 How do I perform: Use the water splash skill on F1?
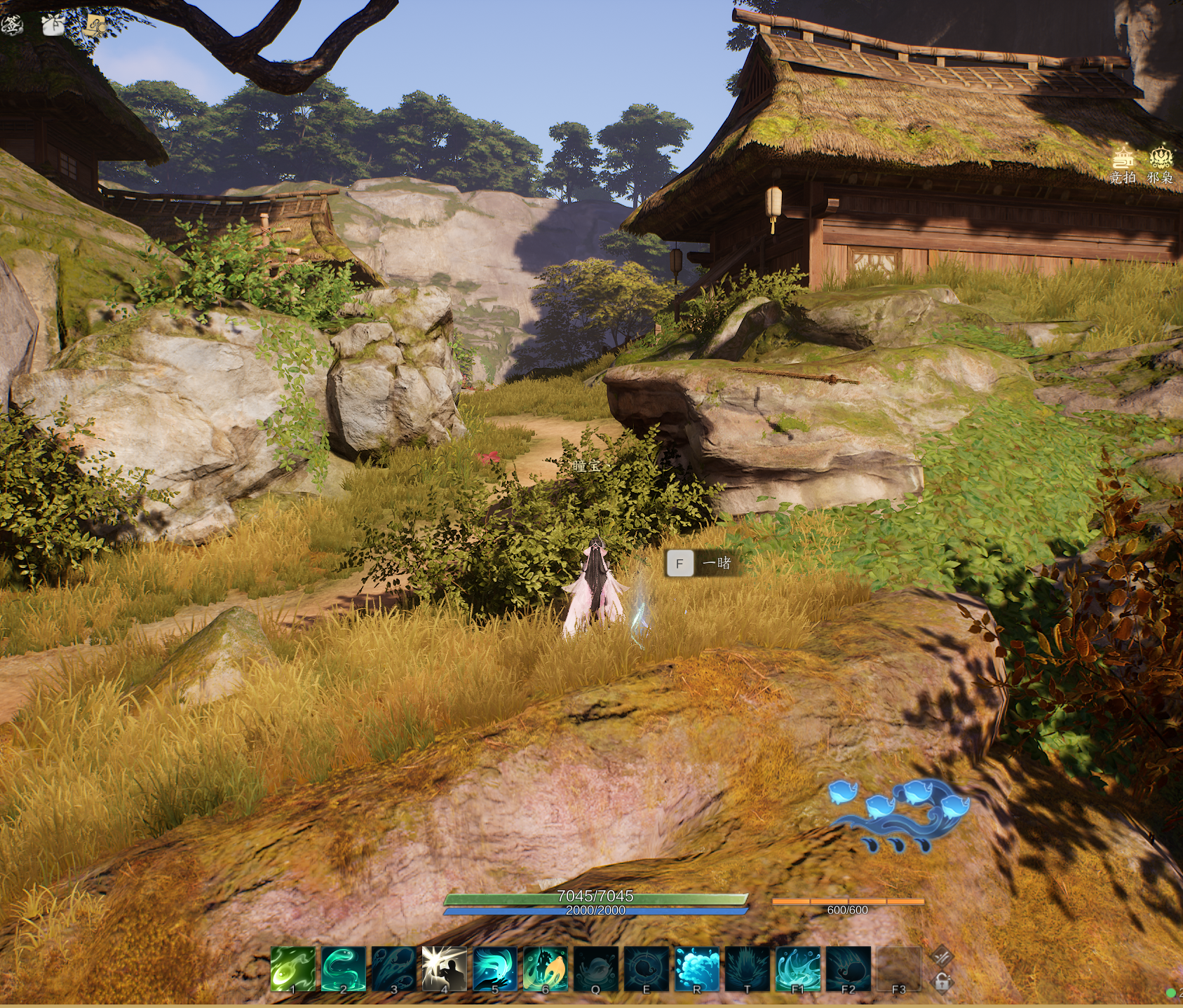(798, 969)
